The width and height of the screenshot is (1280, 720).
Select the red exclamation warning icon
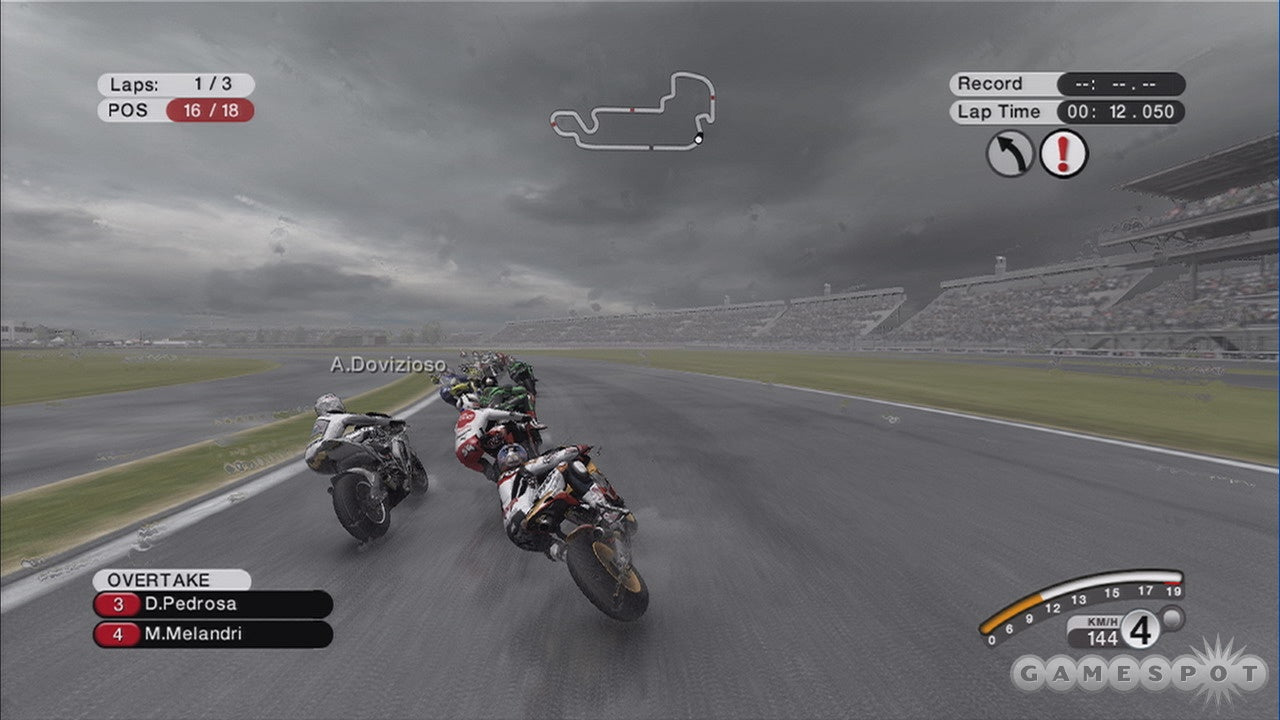pos(1063,153)
